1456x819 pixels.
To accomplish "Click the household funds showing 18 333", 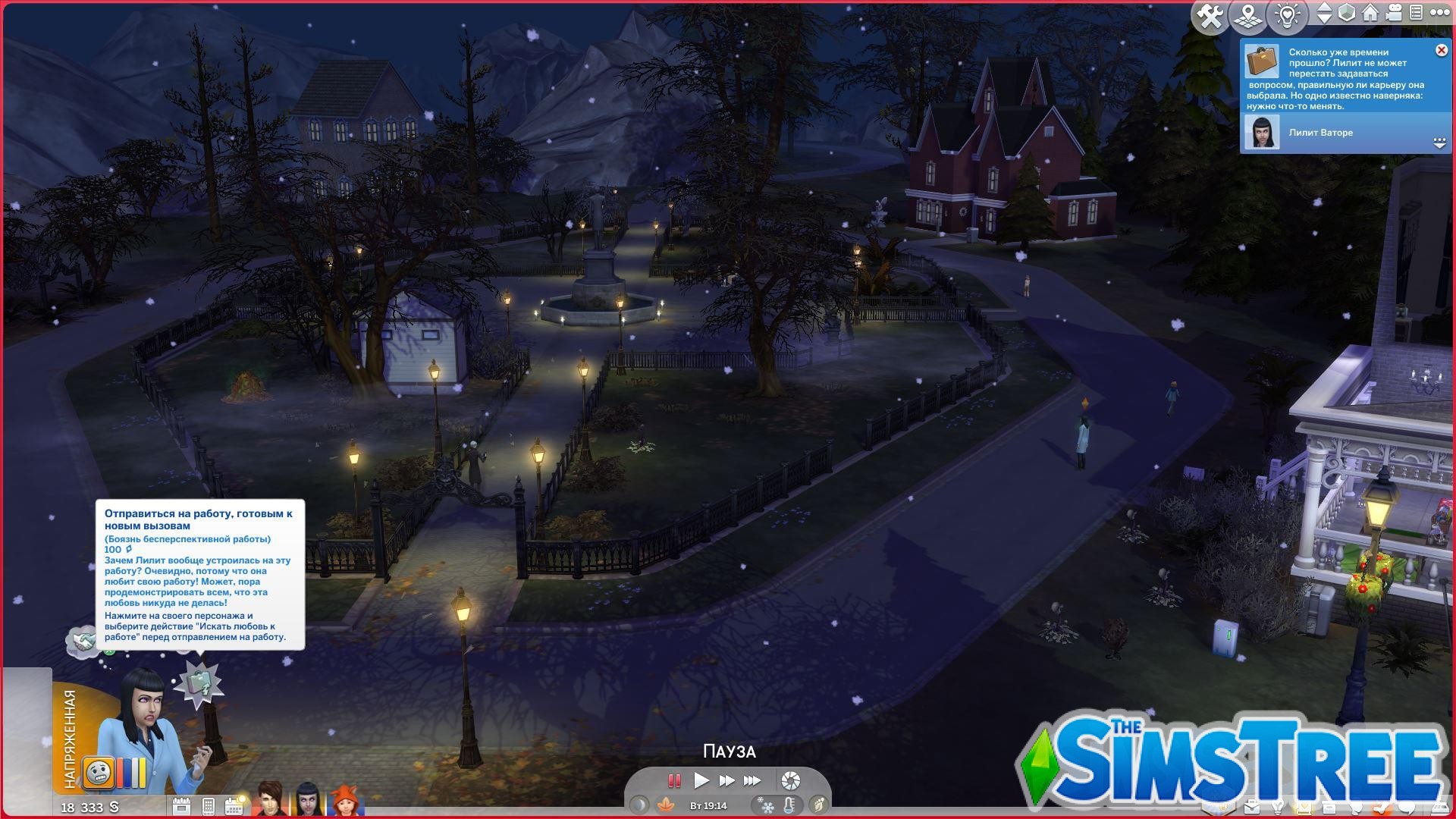I will 89,808.
